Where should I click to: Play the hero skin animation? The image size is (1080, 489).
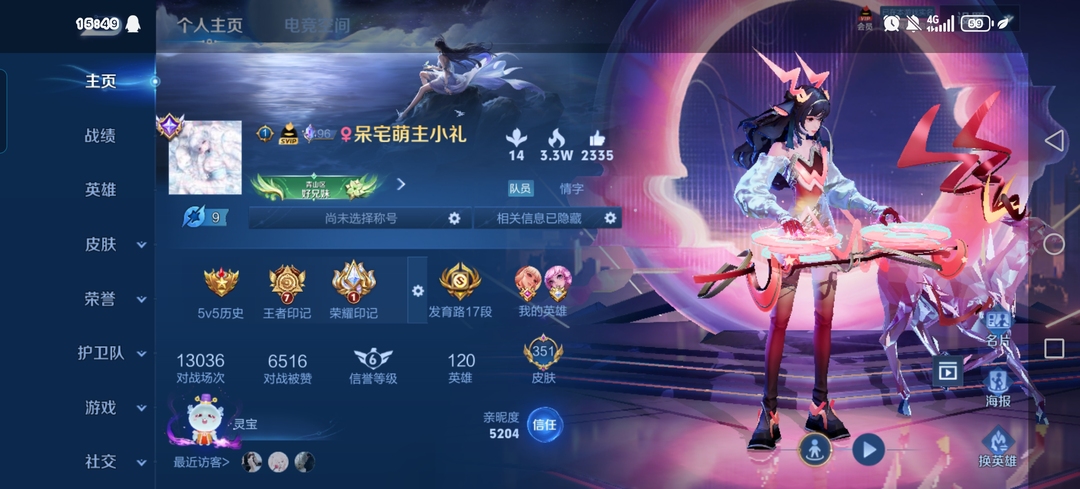(x=868, y=449)
